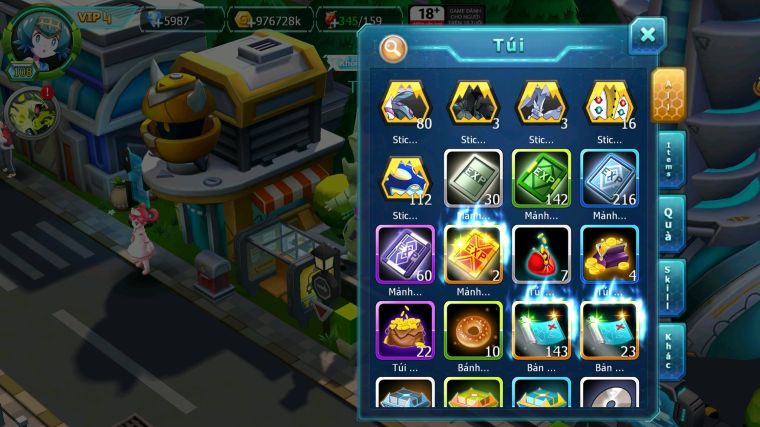
Task: Choose the treasure map slot with 143
Action: (x=541, y=331)
